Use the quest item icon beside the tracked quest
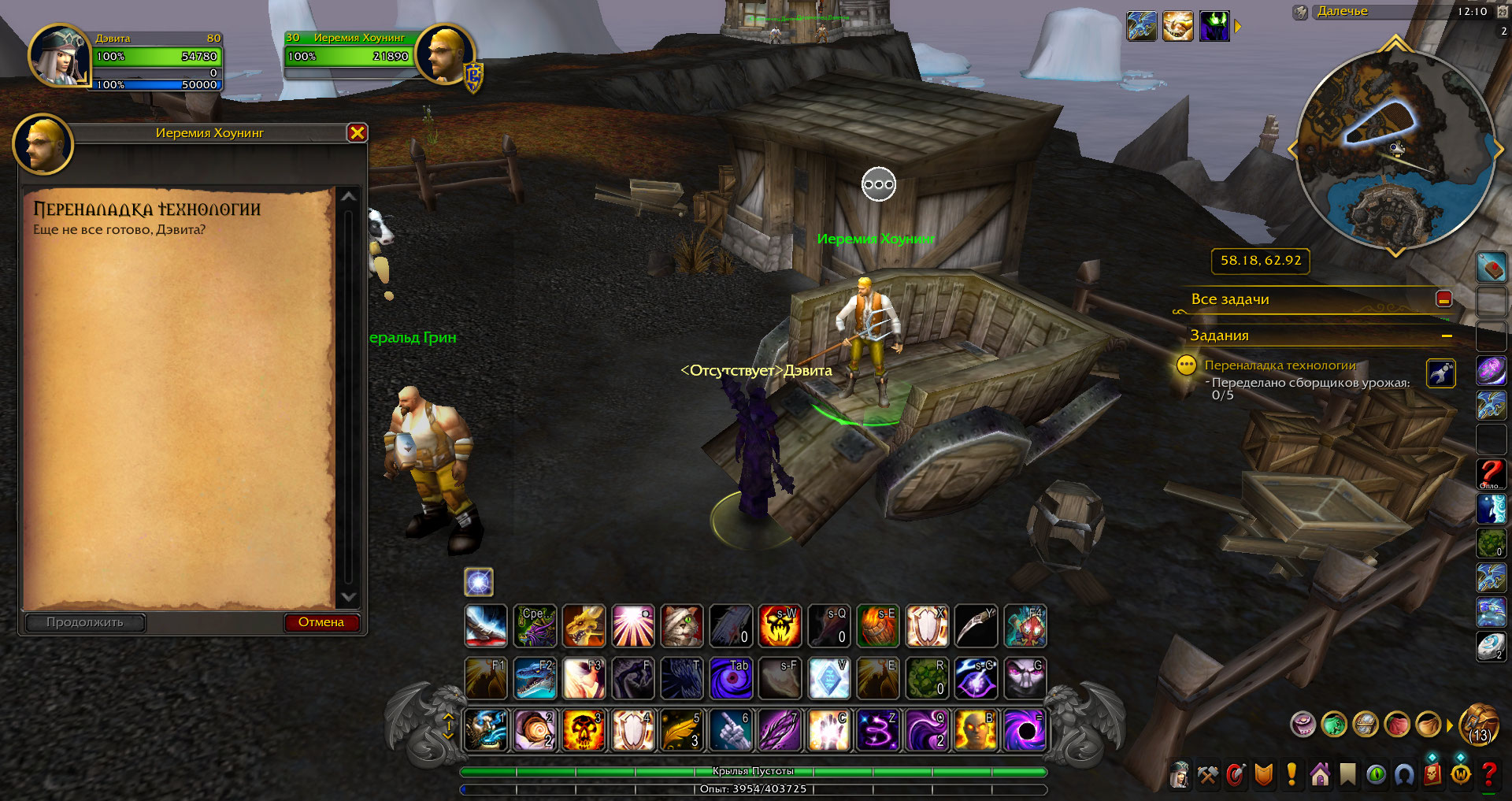 click(1440, 373)
